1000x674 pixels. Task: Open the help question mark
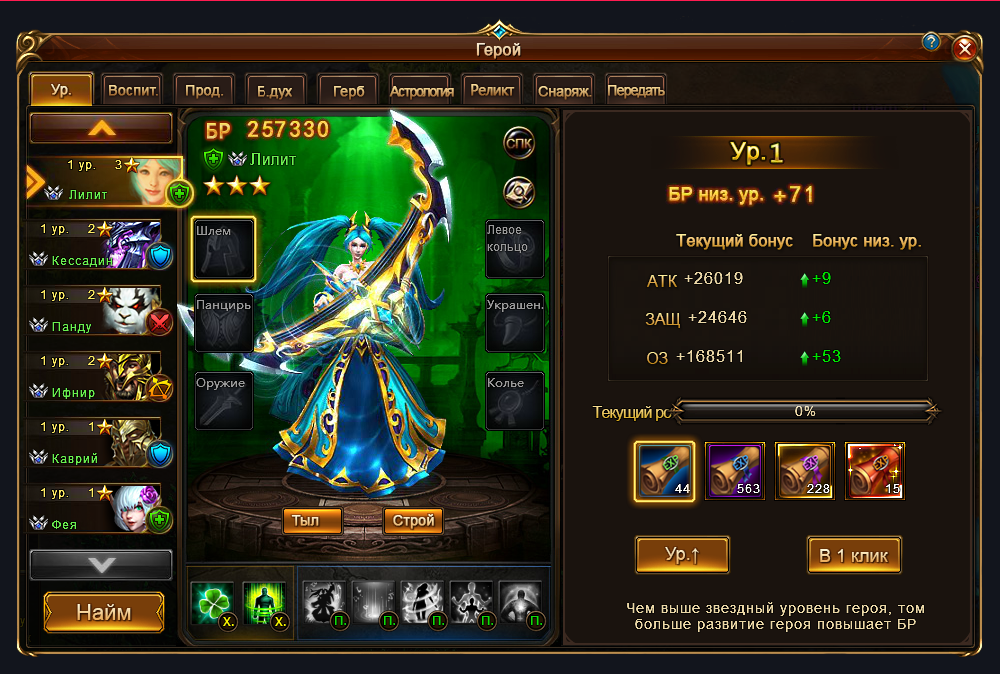[931, 42]
